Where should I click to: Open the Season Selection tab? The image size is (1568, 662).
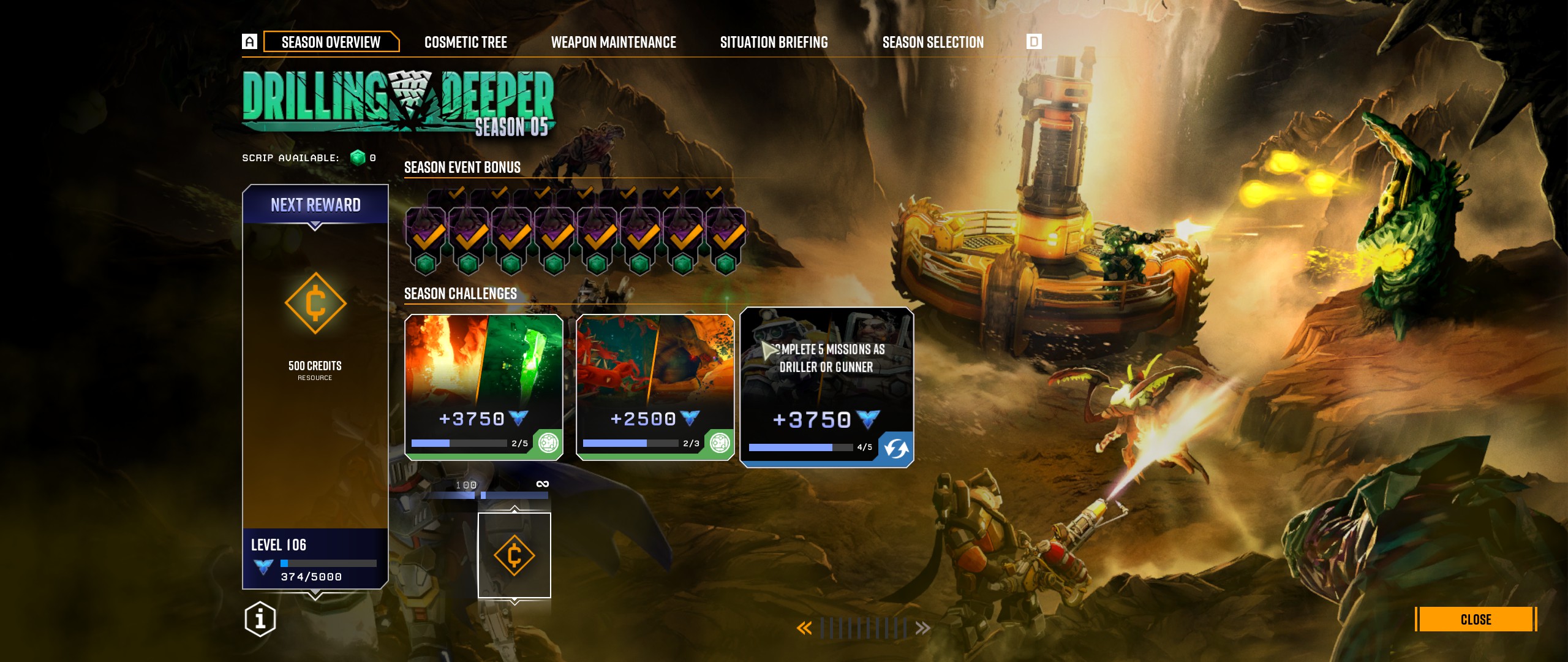(x=933, y=42)
